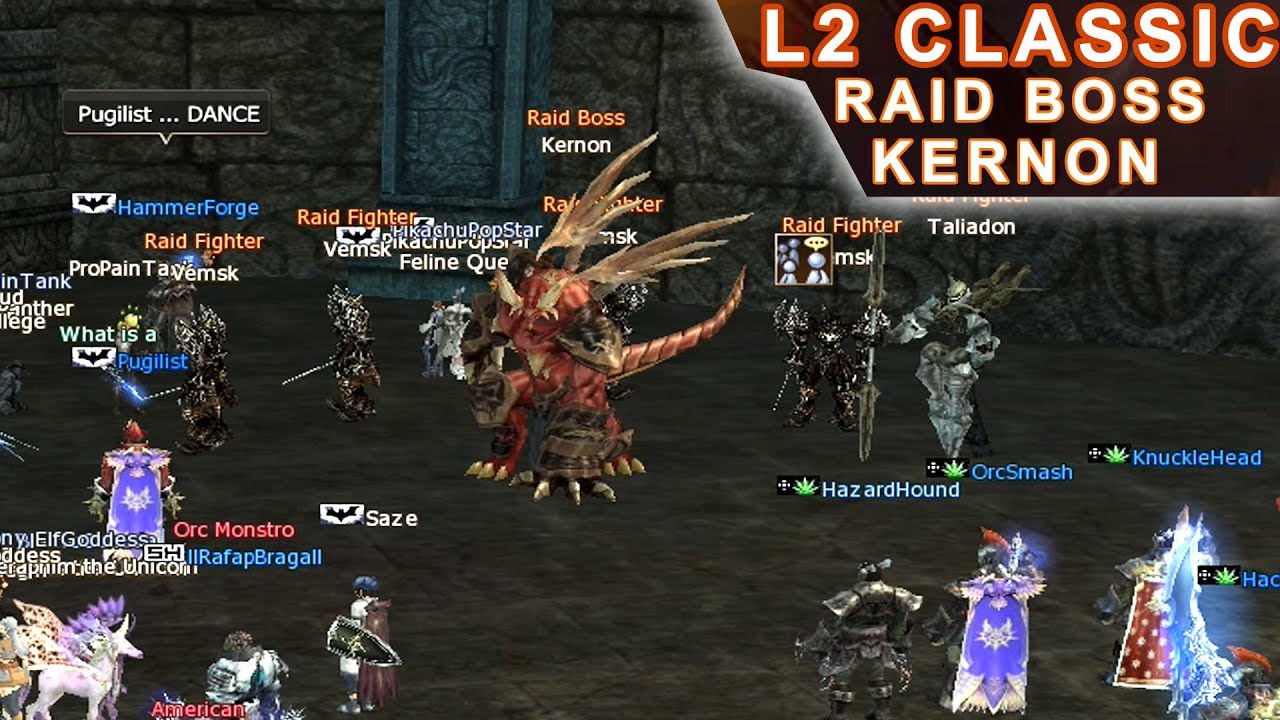
Task: Open the party matching room icon
Action: [803, 259]
